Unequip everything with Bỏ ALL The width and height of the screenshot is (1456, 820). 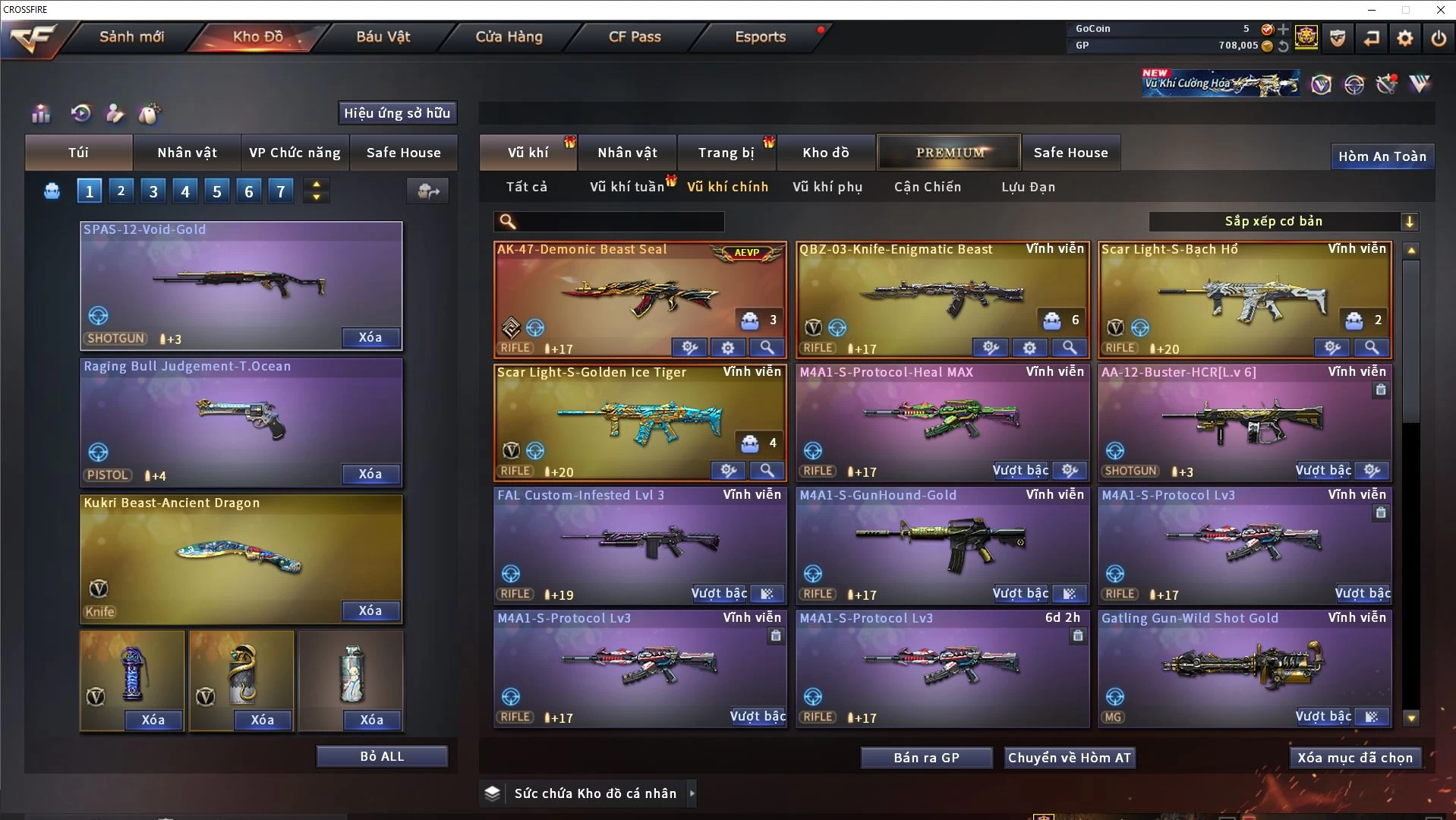tap(382, 756)
